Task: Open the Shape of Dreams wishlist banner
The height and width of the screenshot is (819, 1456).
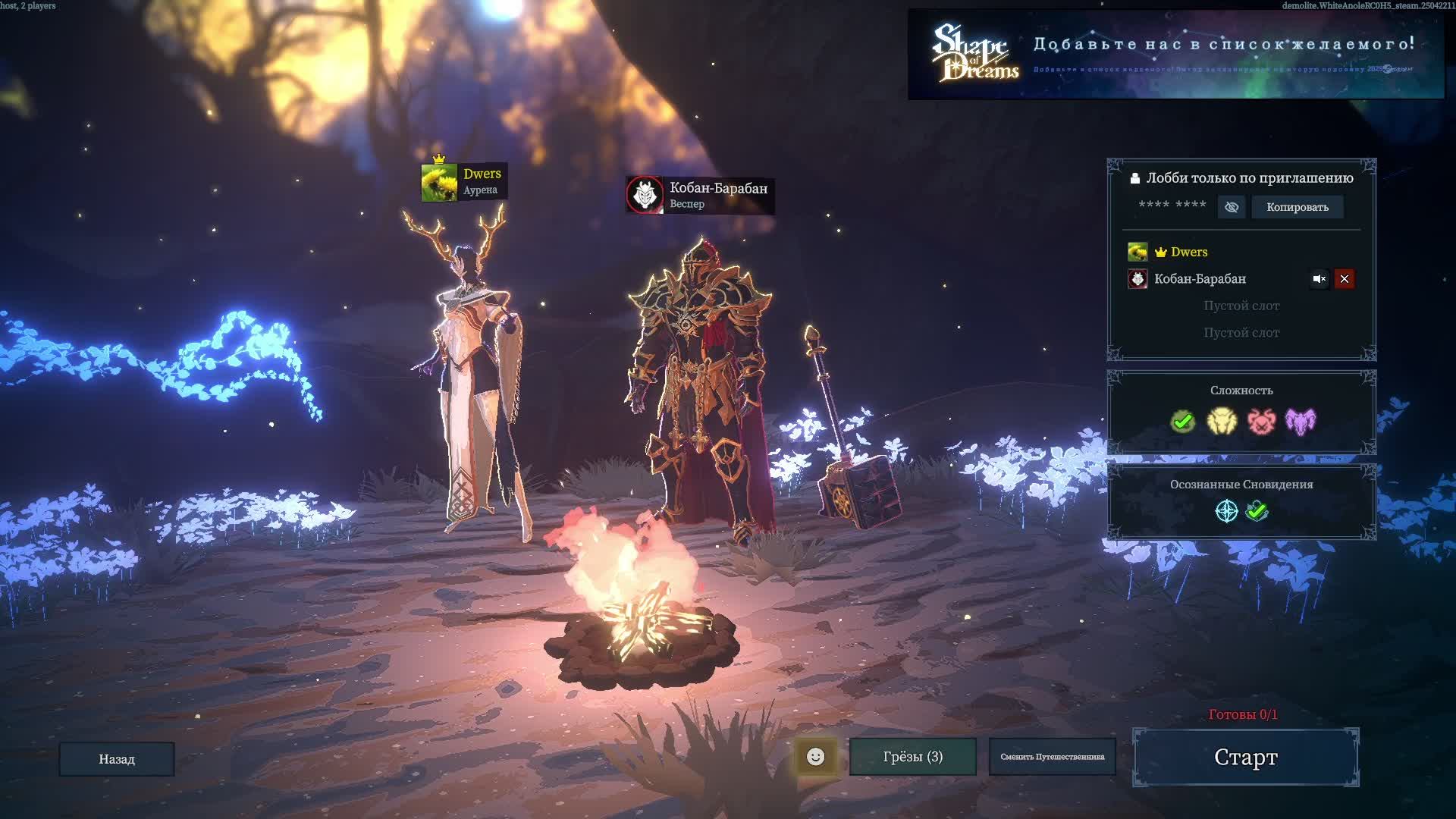Action: (1175, 55)
